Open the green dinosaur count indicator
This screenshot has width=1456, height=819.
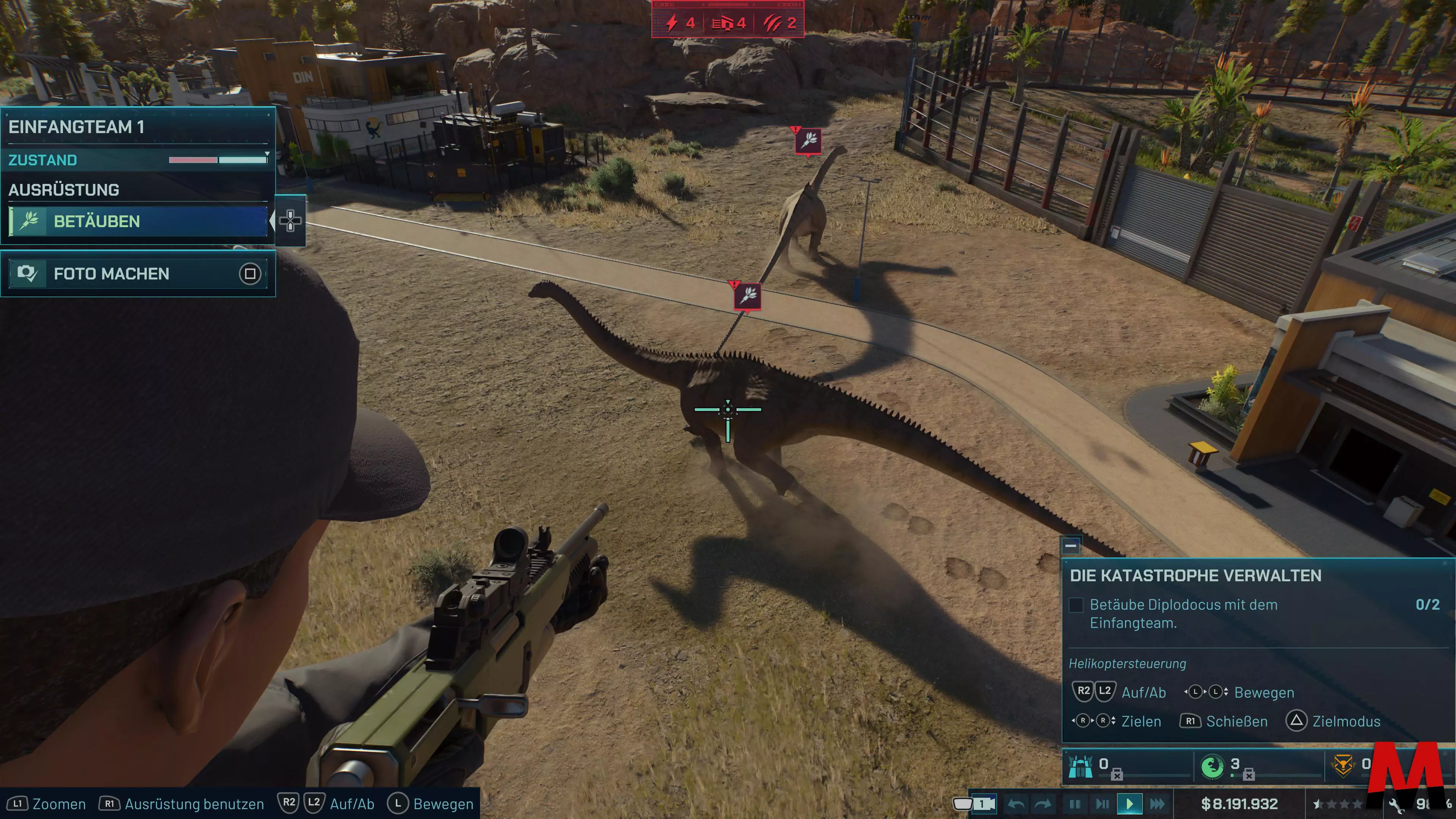(1213, 766)
